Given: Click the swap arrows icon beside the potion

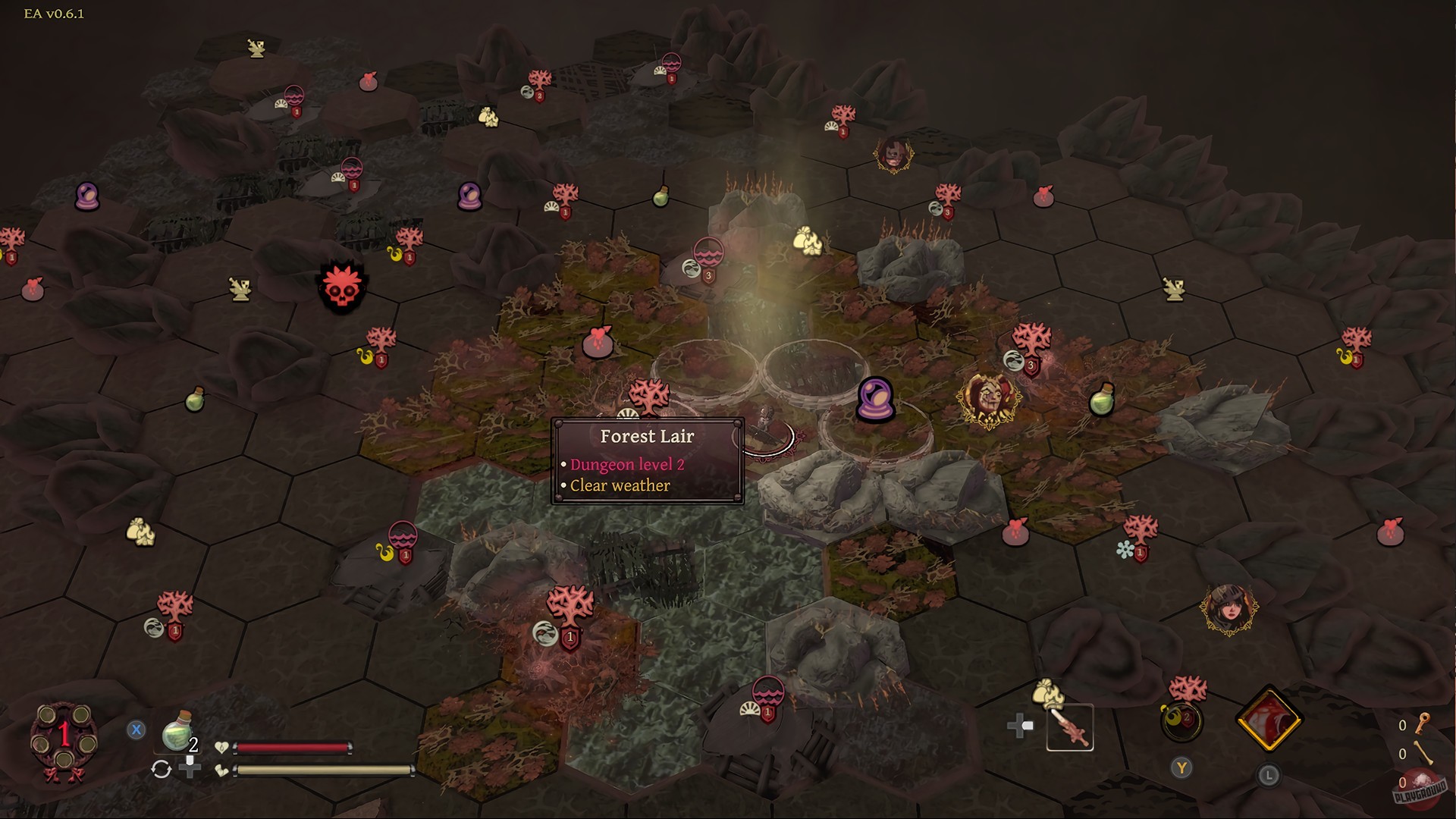Looking at the screenshot, I should (x=161, y=768).
